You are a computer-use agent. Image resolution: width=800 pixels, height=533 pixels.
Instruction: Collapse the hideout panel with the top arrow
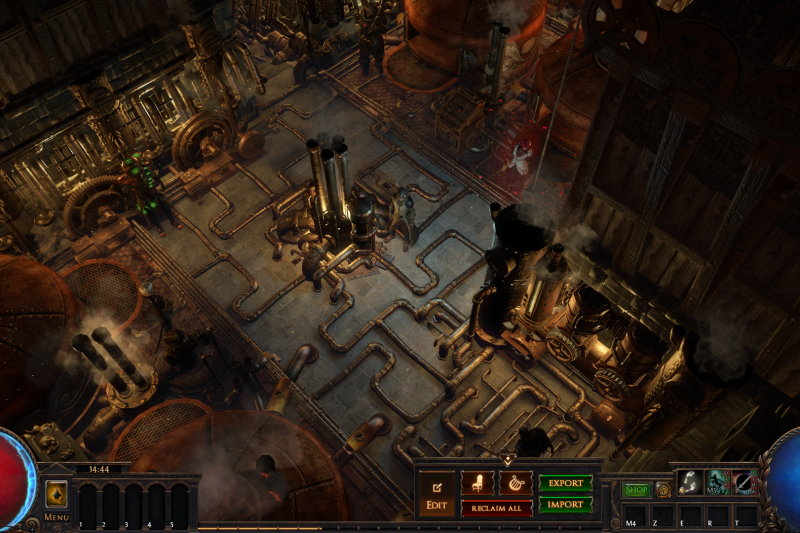507,460
